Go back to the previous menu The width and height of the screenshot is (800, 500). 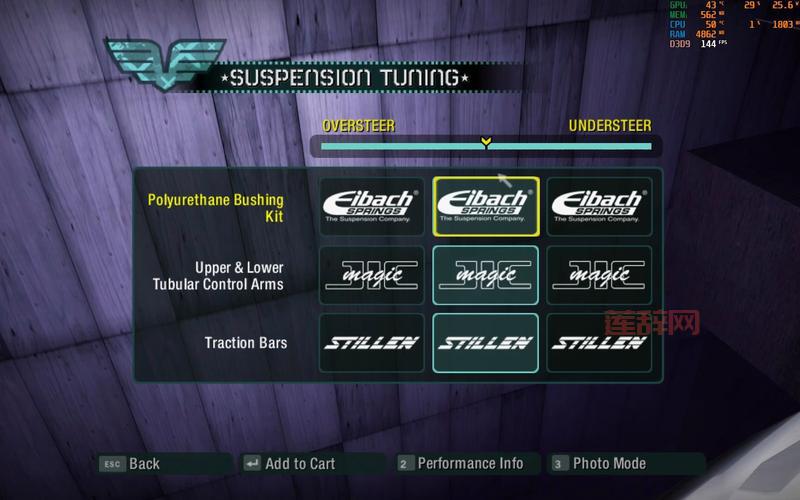[x=131, y=463]
